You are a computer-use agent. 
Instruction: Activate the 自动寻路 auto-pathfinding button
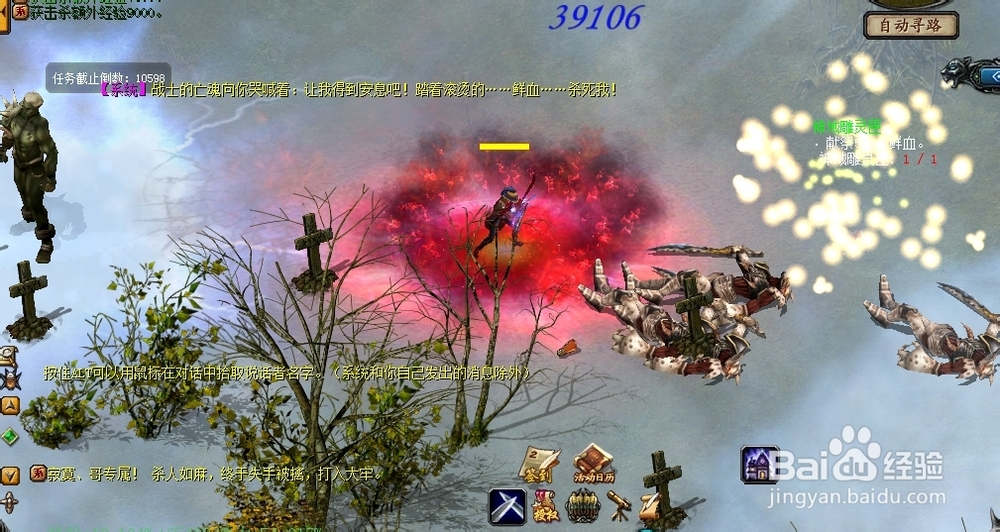911,26
